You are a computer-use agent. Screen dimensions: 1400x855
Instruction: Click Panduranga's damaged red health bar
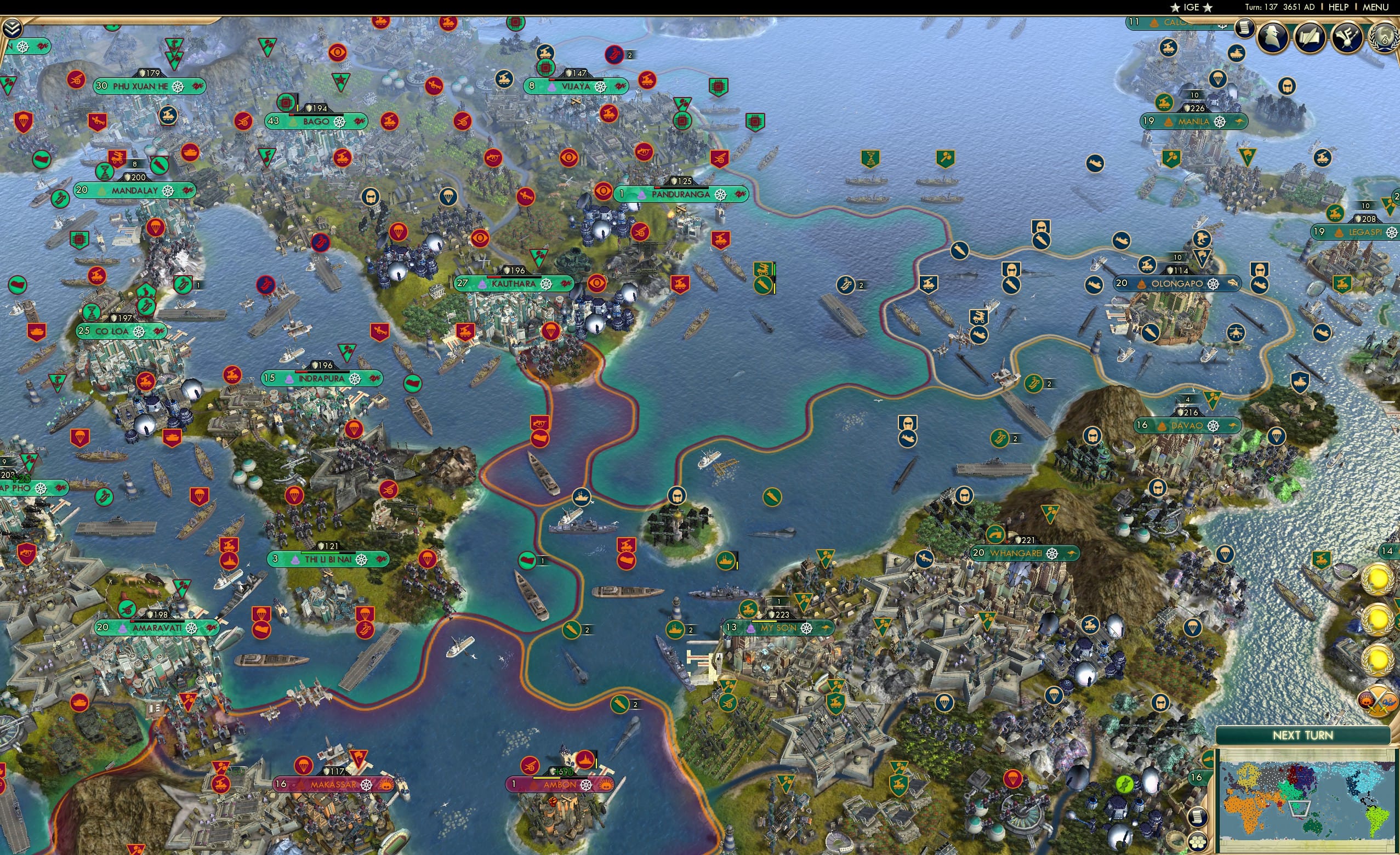(657, 187)
